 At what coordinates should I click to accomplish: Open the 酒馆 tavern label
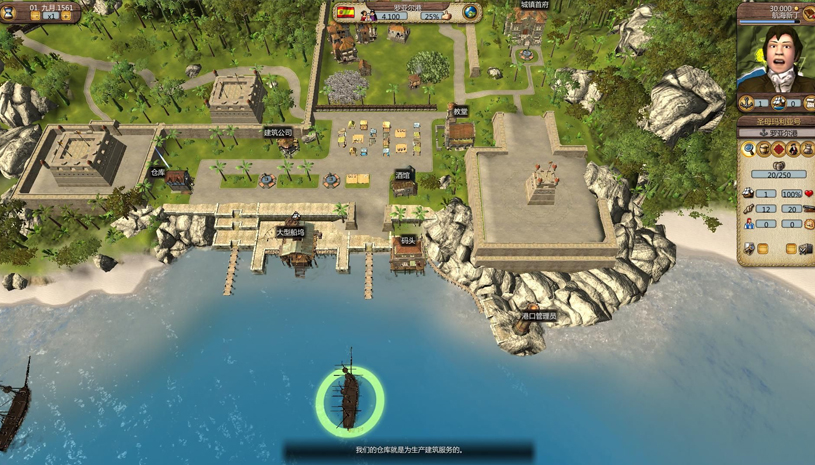point(402,175)
